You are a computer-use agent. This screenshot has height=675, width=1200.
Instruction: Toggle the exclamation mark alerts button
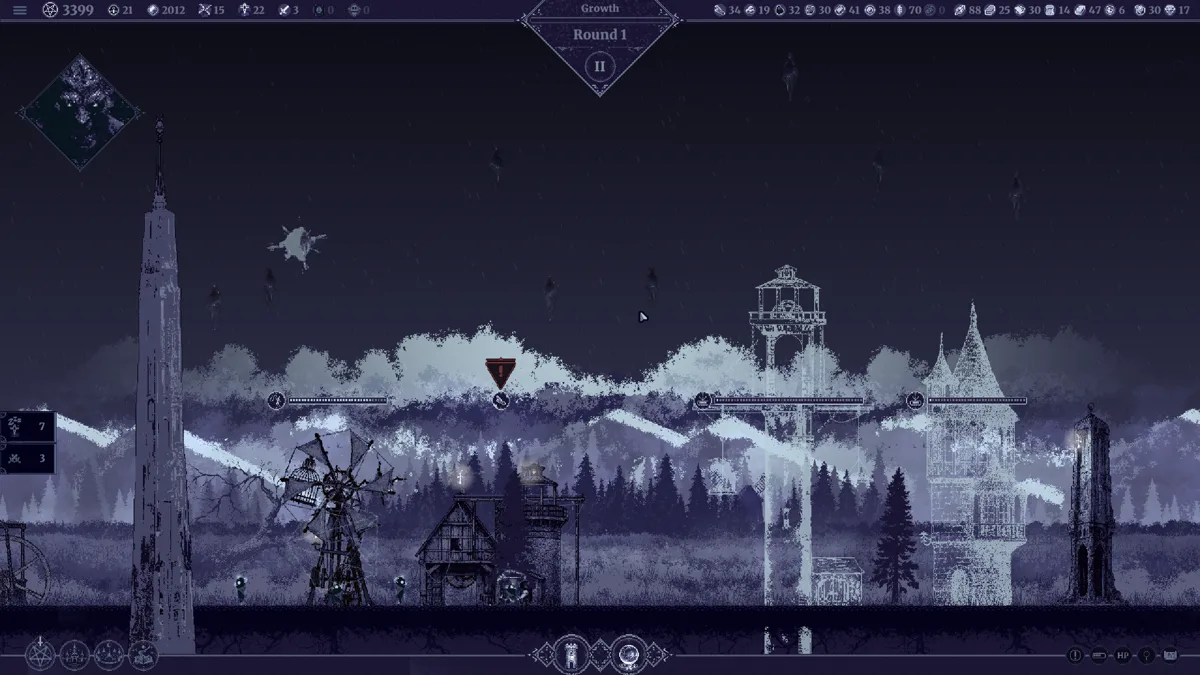(1075, 656)
